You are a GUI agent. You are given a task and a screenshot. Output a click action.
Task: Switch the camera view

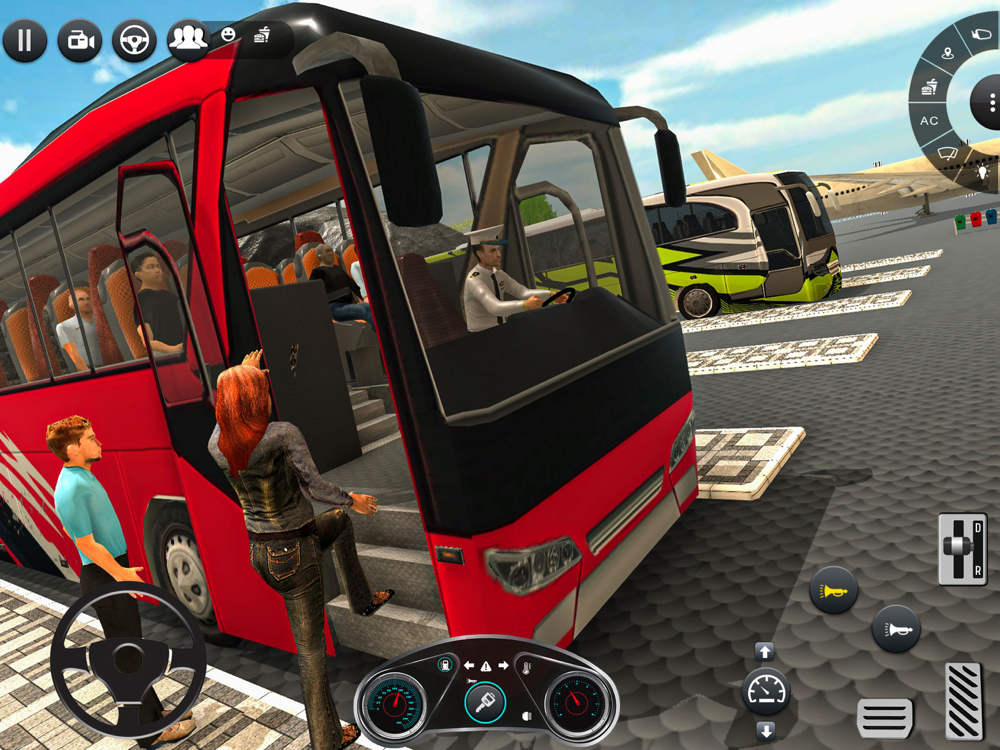point(79,41)
